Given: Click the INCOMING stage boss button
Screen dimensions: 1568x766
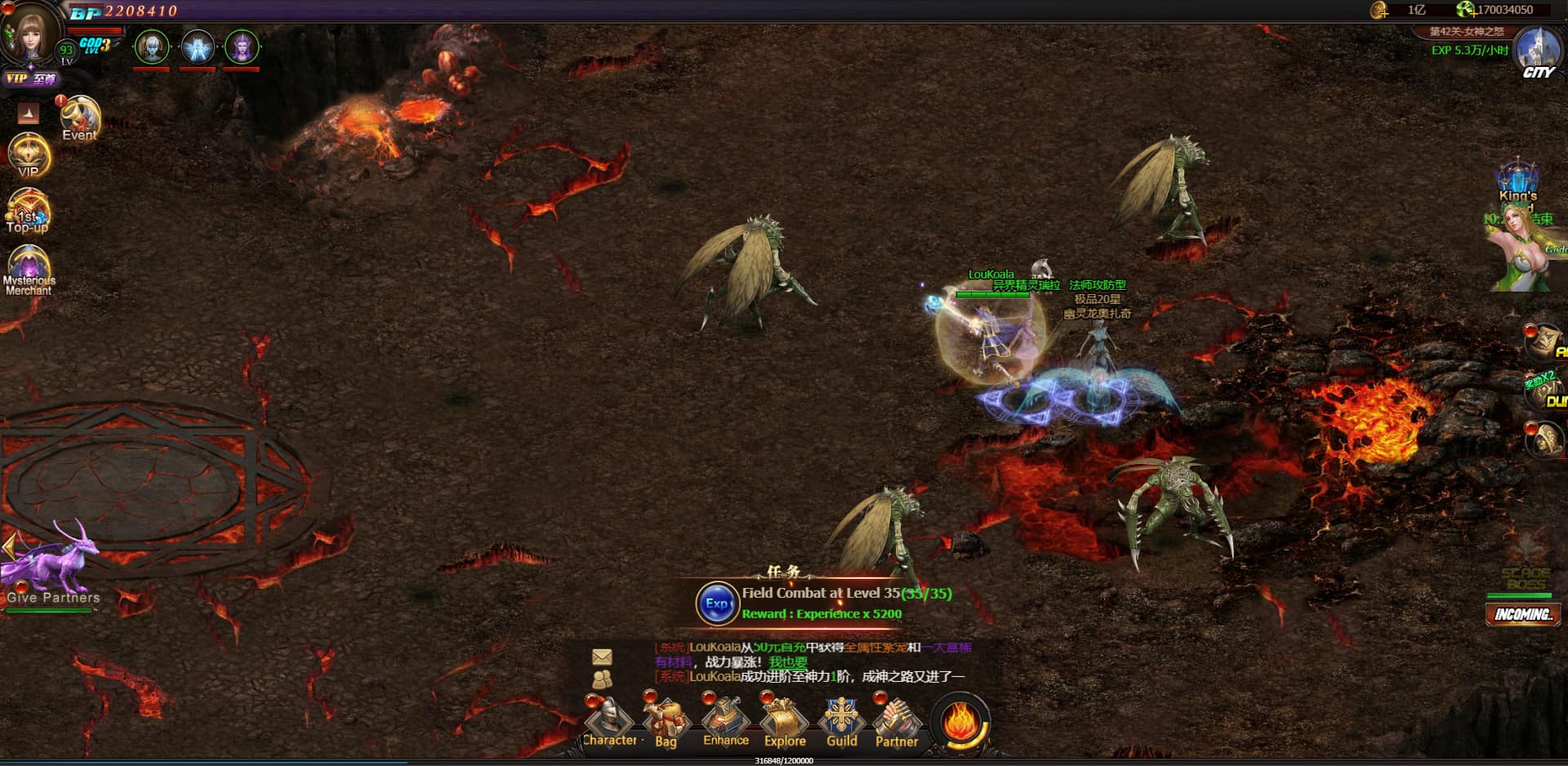Looking at the screenshot, I should pyautogui.click(x=1522, y=614).
